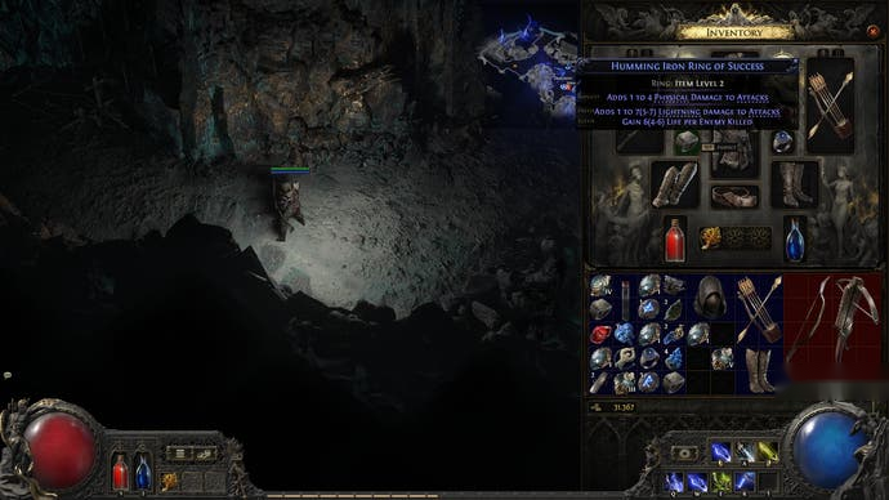Use the life flask on the HUD
889x500 pixels.
coord(120,470)
